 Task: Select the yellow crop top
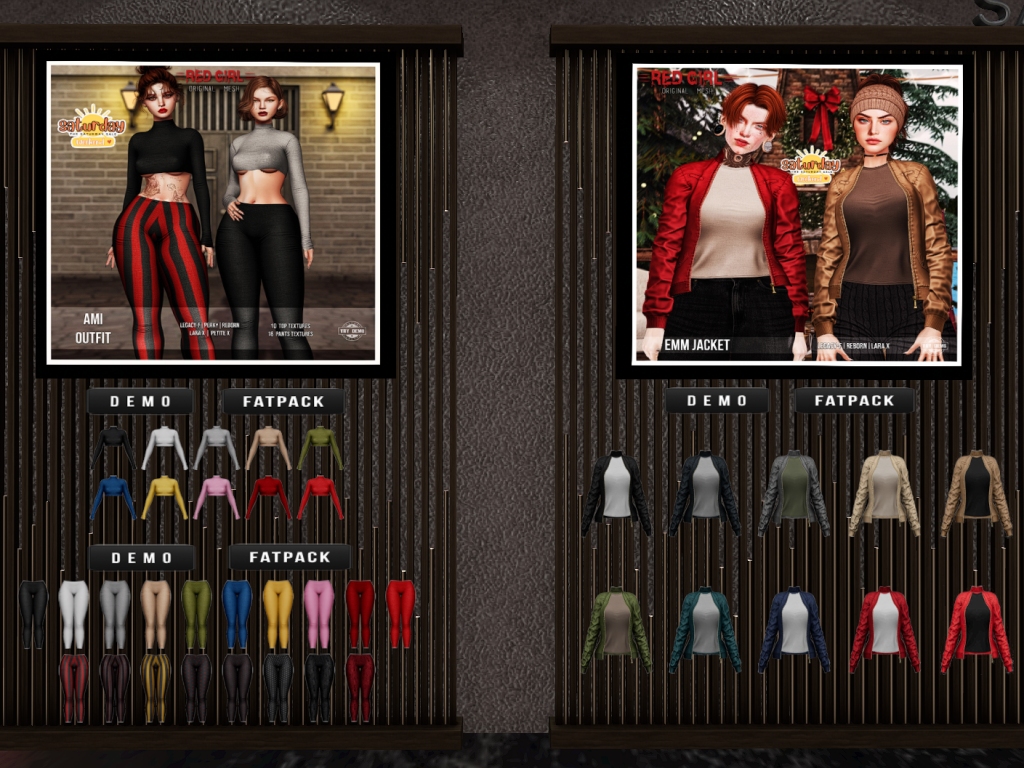tap(164, 497)
